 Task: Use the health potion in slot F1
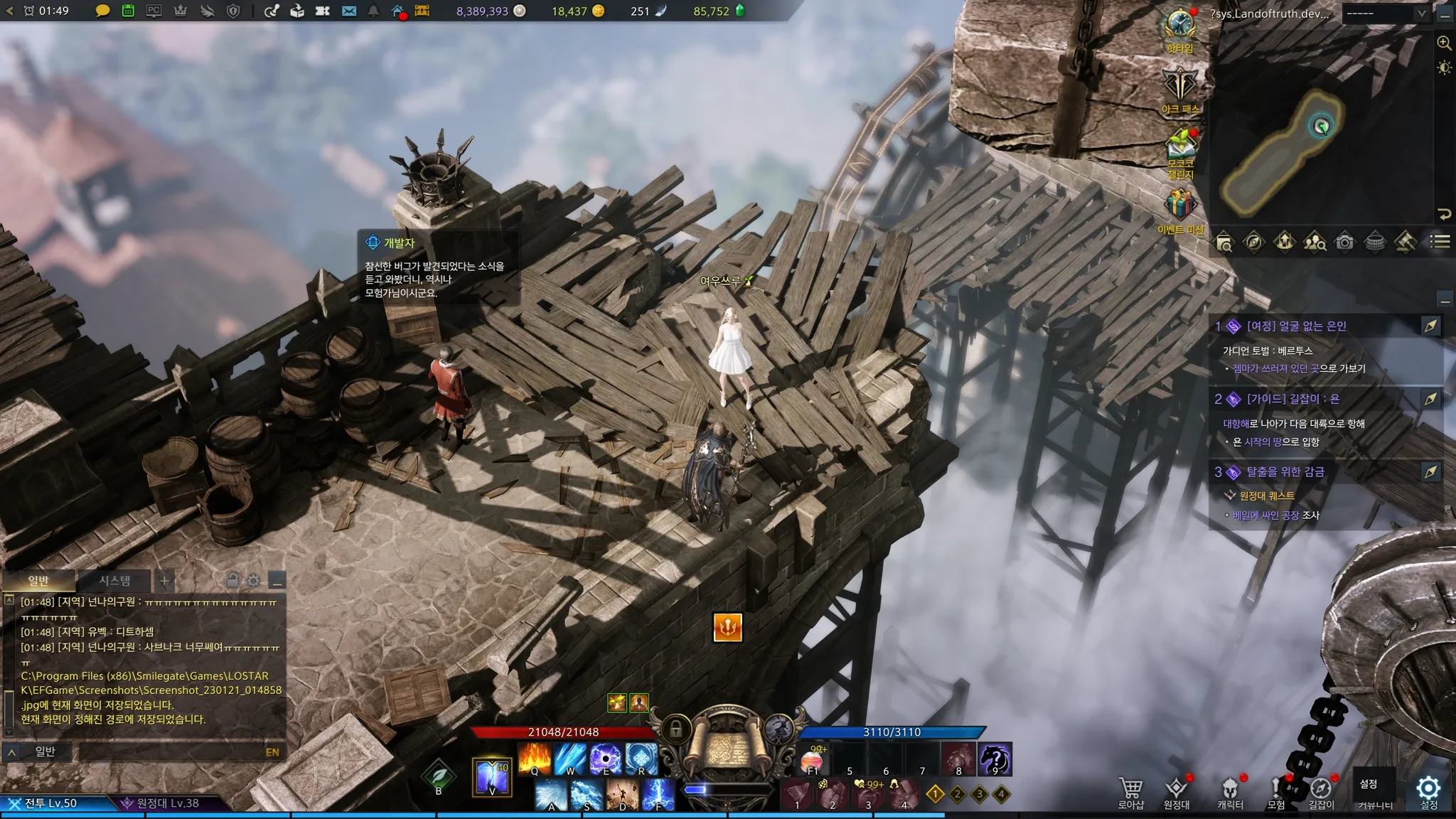(813, 759)
